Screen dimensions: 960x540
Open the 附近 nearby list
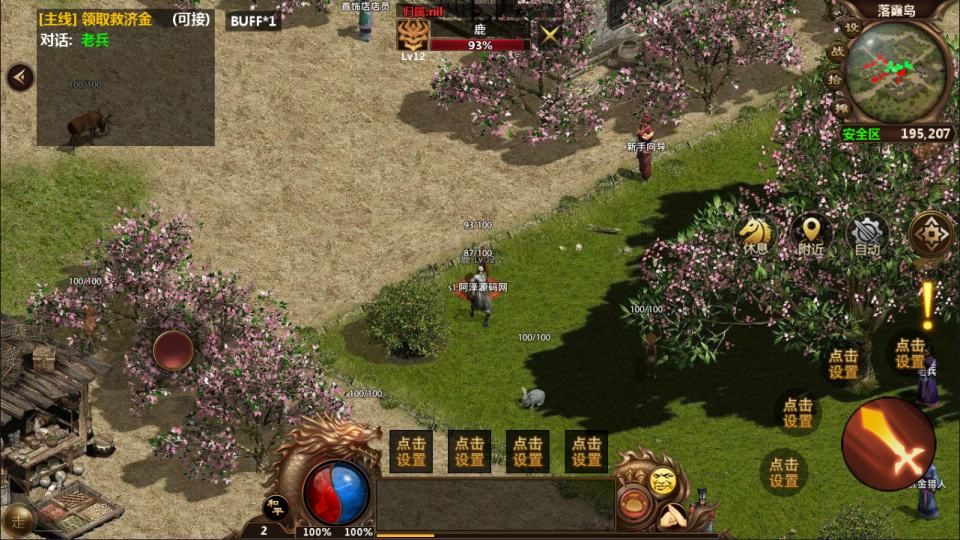coord(811,236)
